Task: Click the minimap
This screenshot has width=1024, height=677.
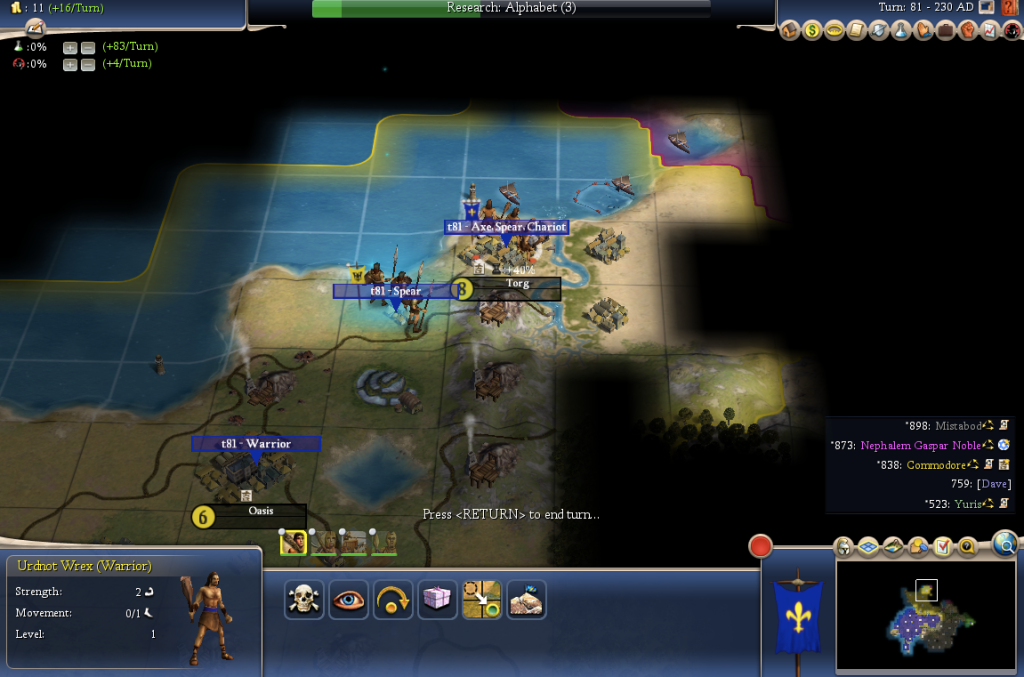Action: pyautogui.click(x=927, y=615)
